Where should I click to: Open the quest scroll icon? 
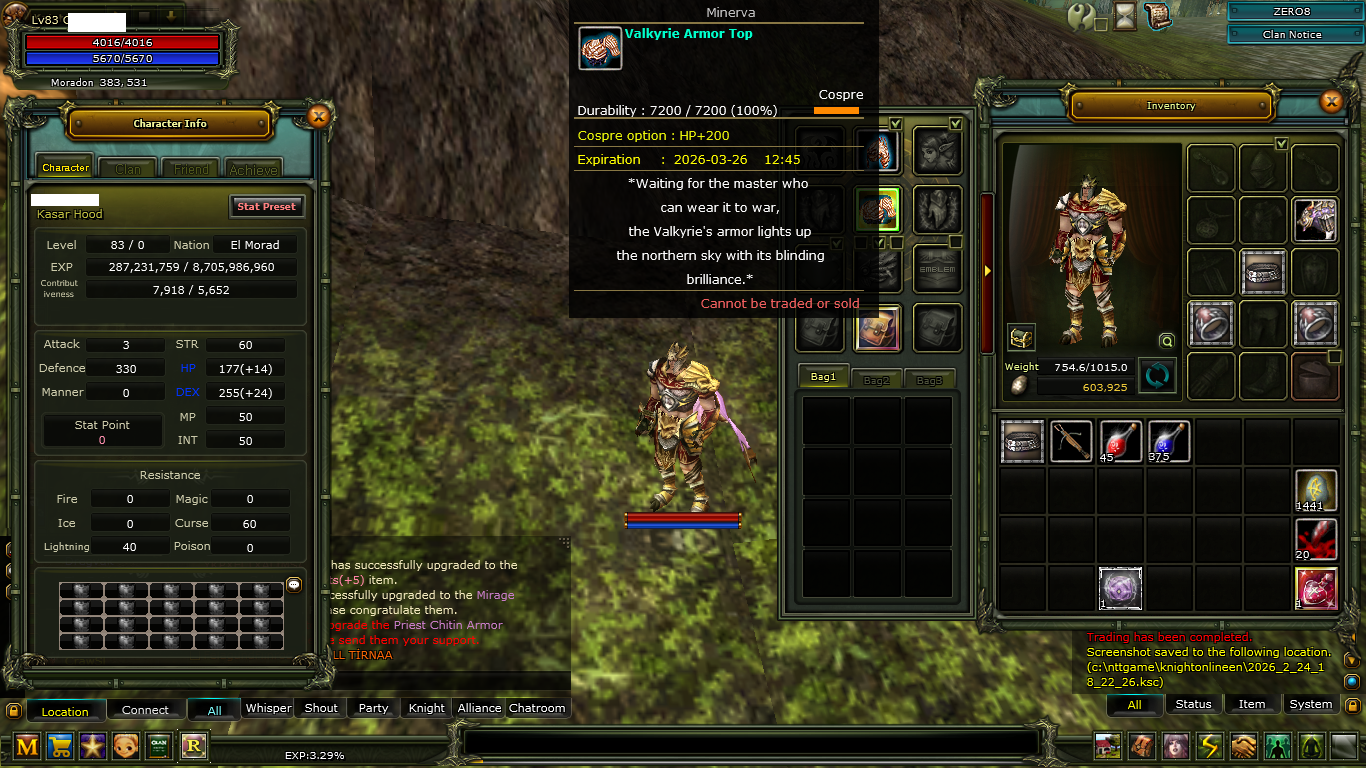[x=1158, y=16]
